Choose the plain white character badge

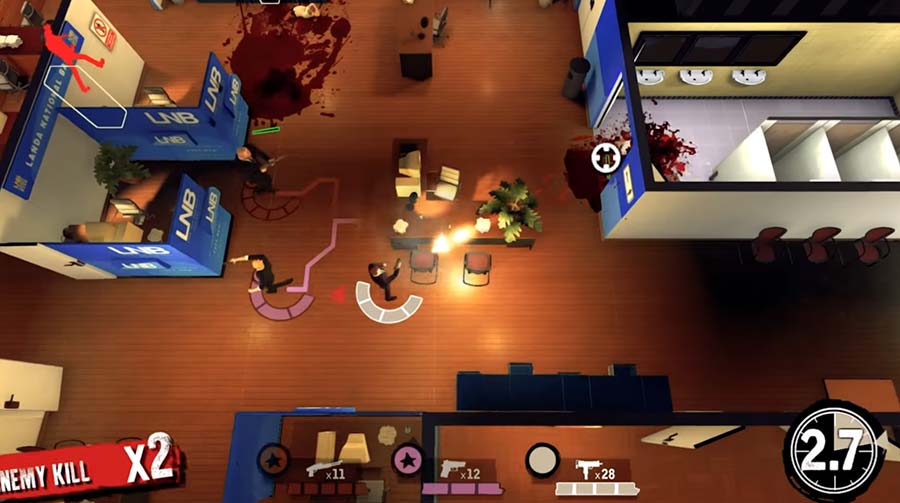click(x=542, y=459)
